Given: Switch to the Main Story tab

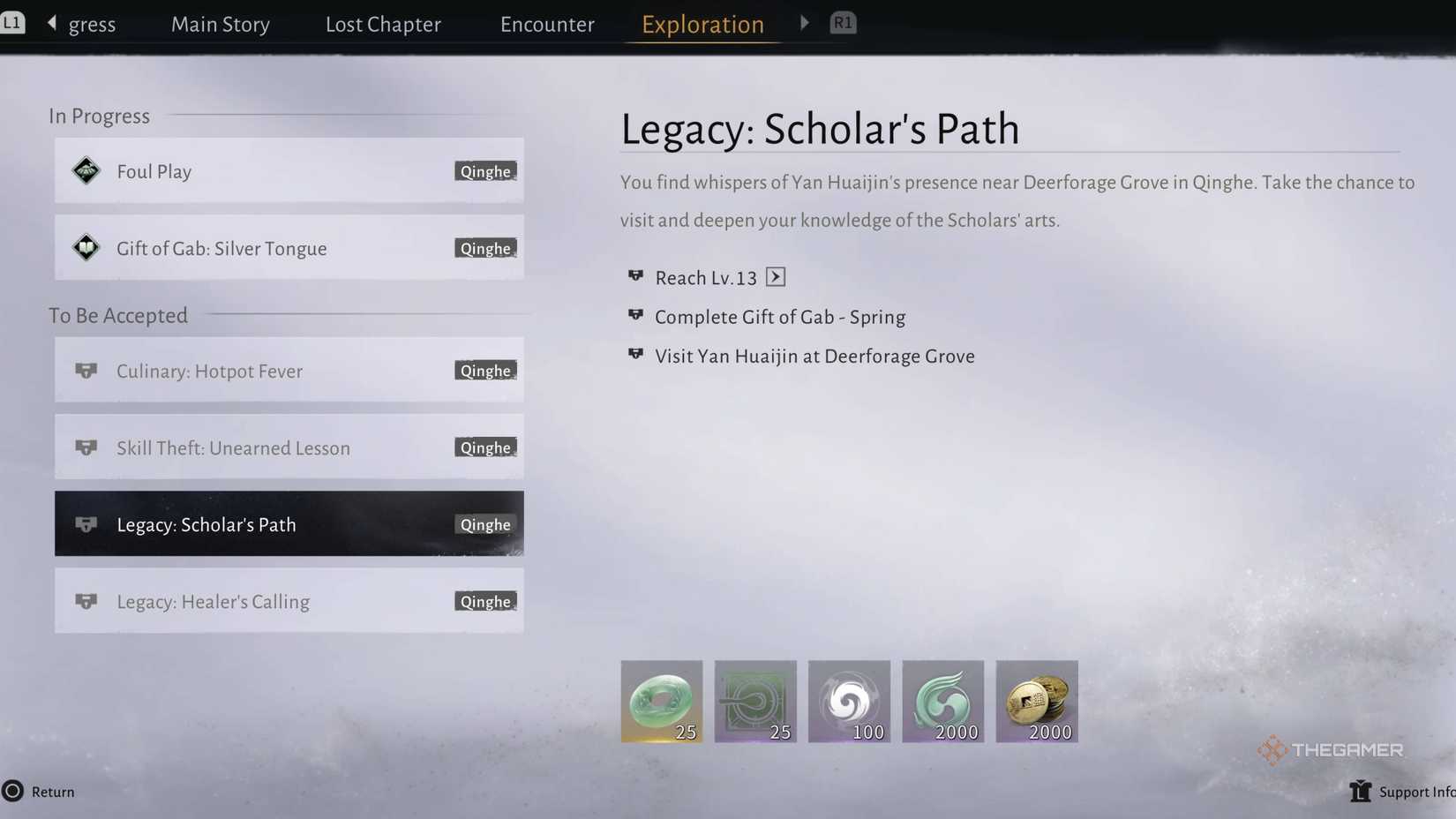Looking at the screenshot, I should (220, 24).
